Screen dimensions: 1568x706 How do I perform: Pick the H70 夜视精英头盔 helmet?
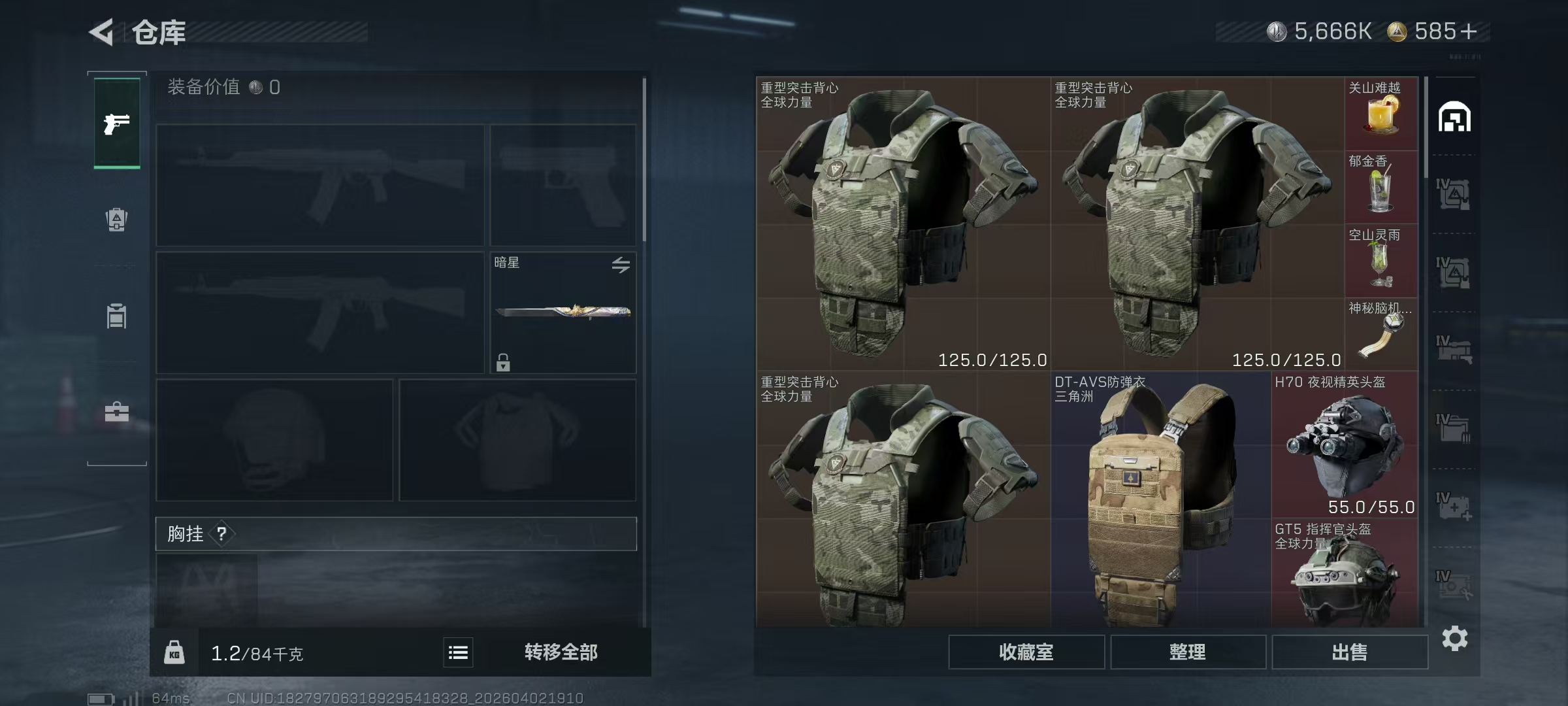(x=1345, y=445)
